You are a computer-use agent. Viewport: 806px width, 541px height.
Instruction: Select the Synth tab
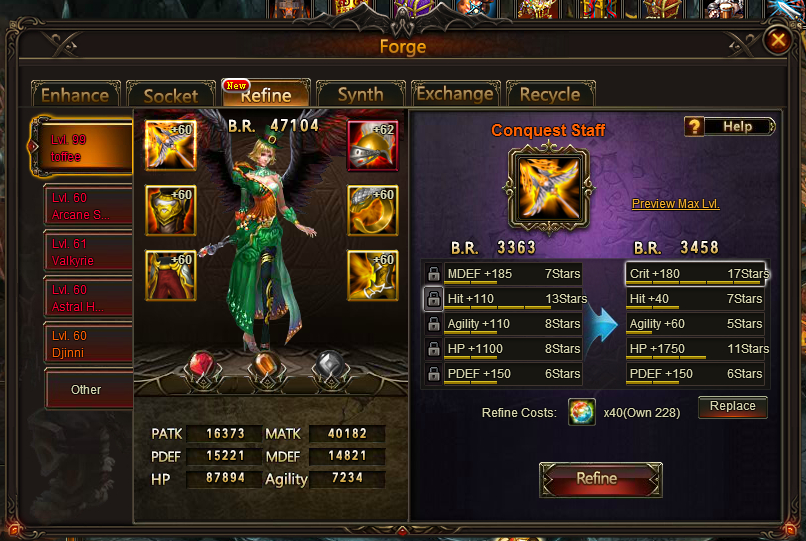coord(360,94)
